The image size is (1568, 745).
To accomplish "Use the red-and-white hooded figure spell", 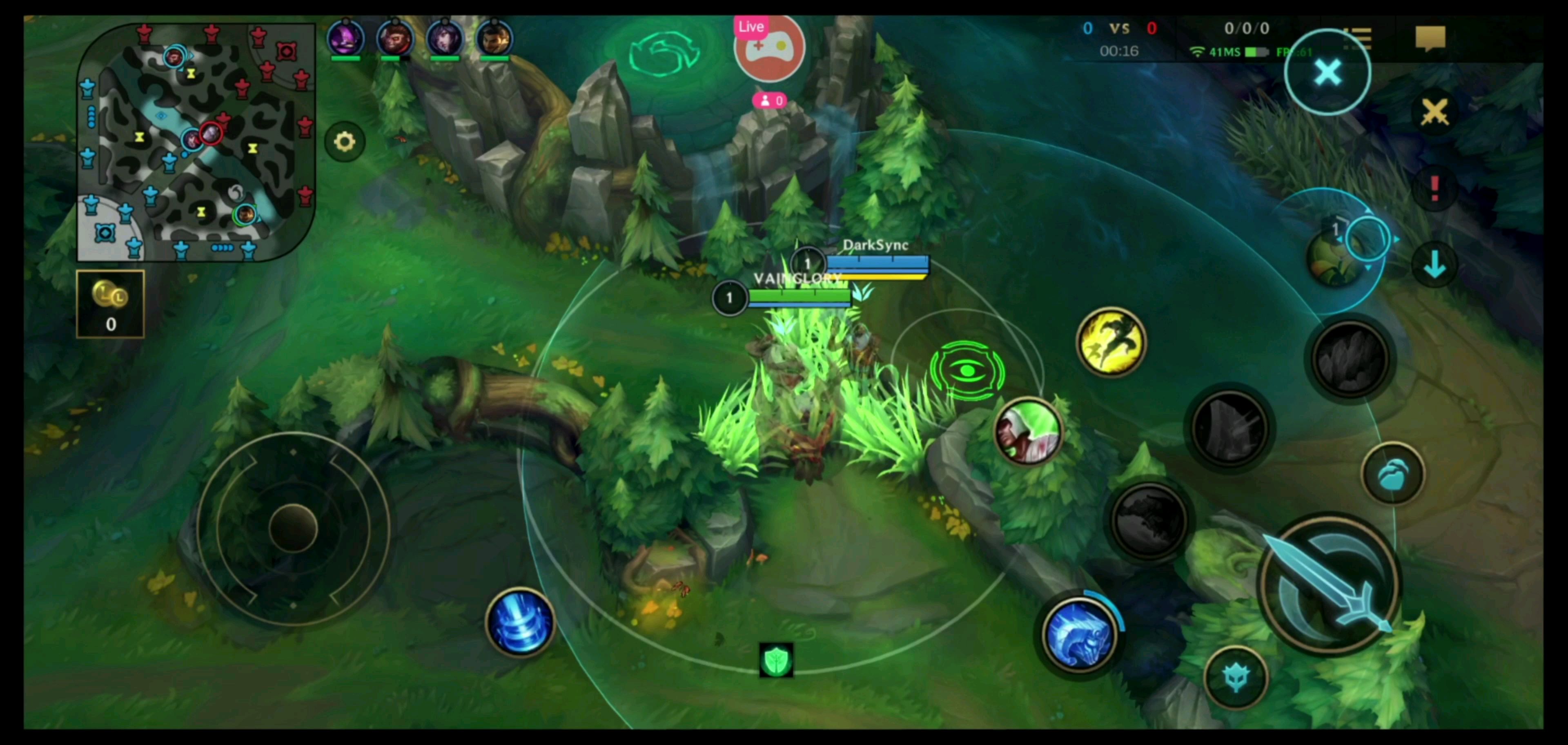I will click(1029, 431).
